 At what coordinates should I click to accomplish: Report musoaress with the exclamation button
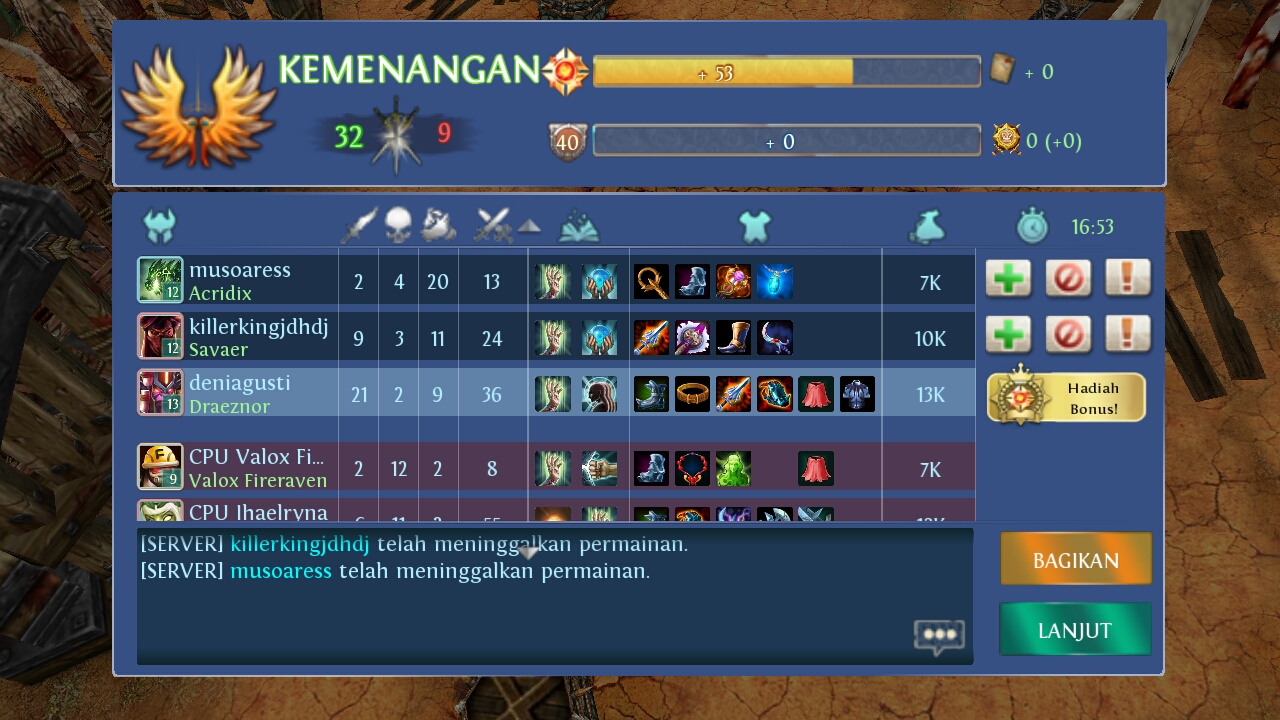pos(1127,279)
